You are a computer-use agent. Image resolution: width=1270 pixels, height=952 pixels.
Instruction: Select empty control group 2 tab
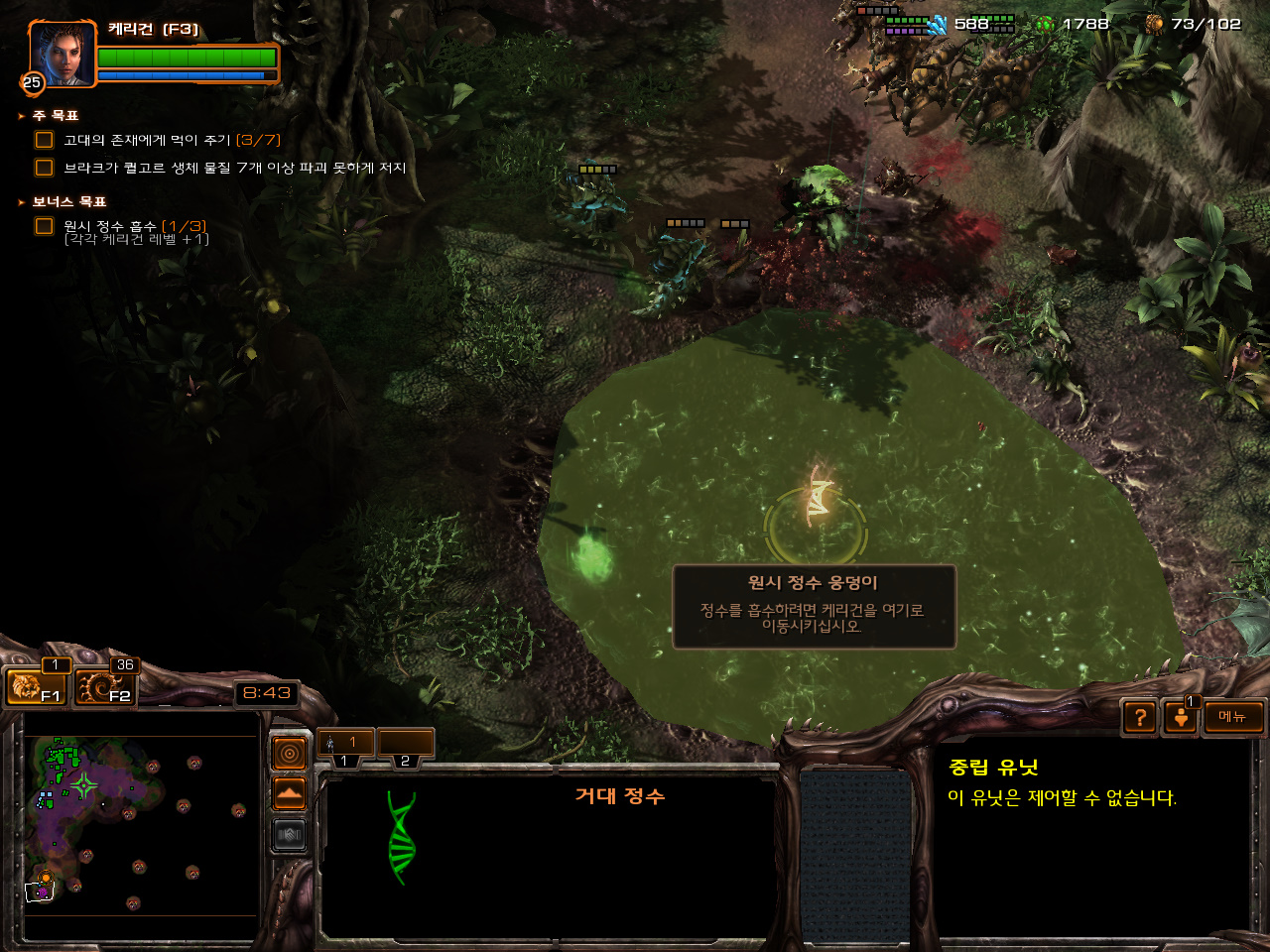pos(405,743)
